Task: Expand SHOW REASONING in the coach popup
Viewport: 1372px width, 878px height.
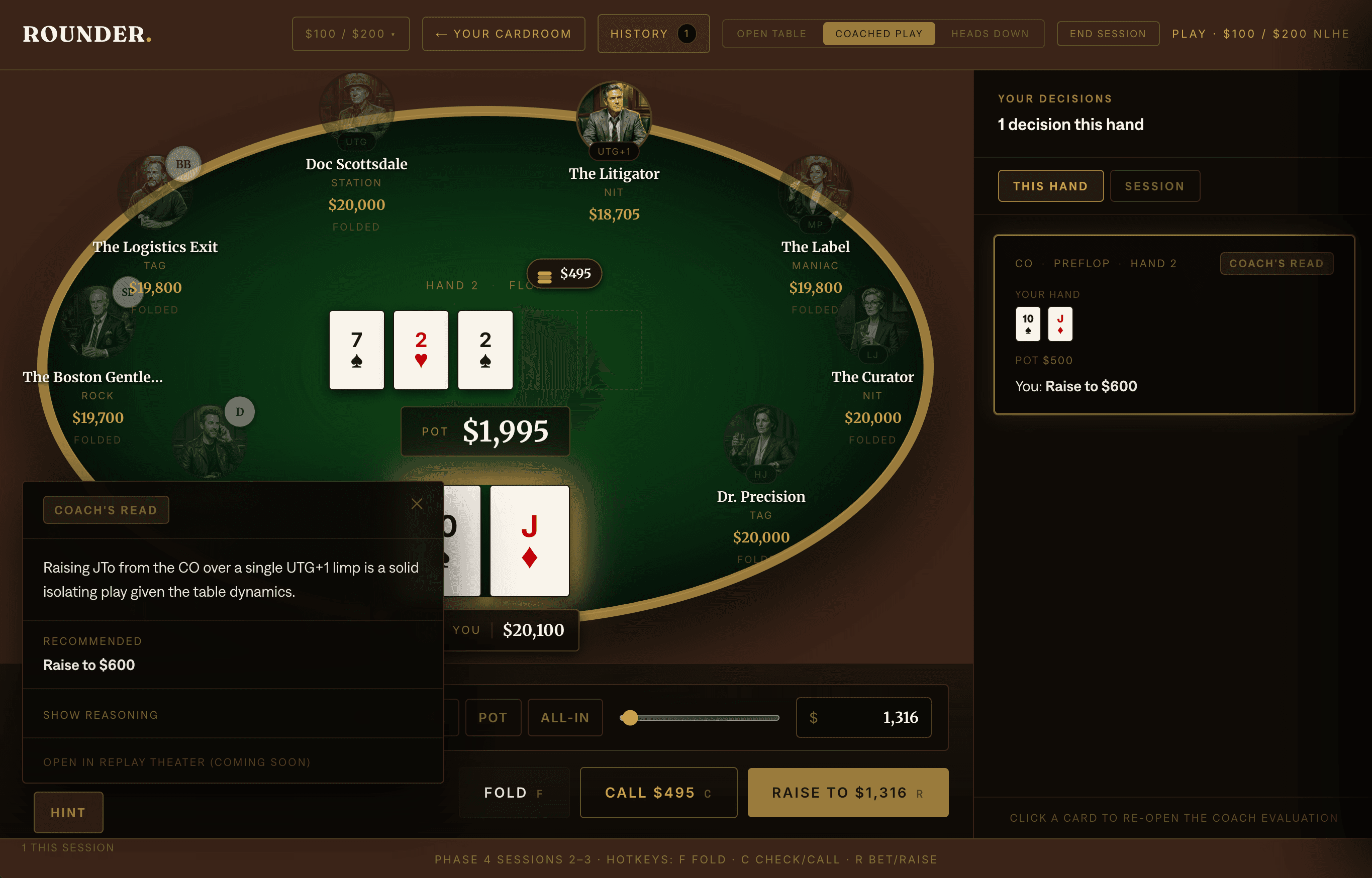Action: [101, 714]
